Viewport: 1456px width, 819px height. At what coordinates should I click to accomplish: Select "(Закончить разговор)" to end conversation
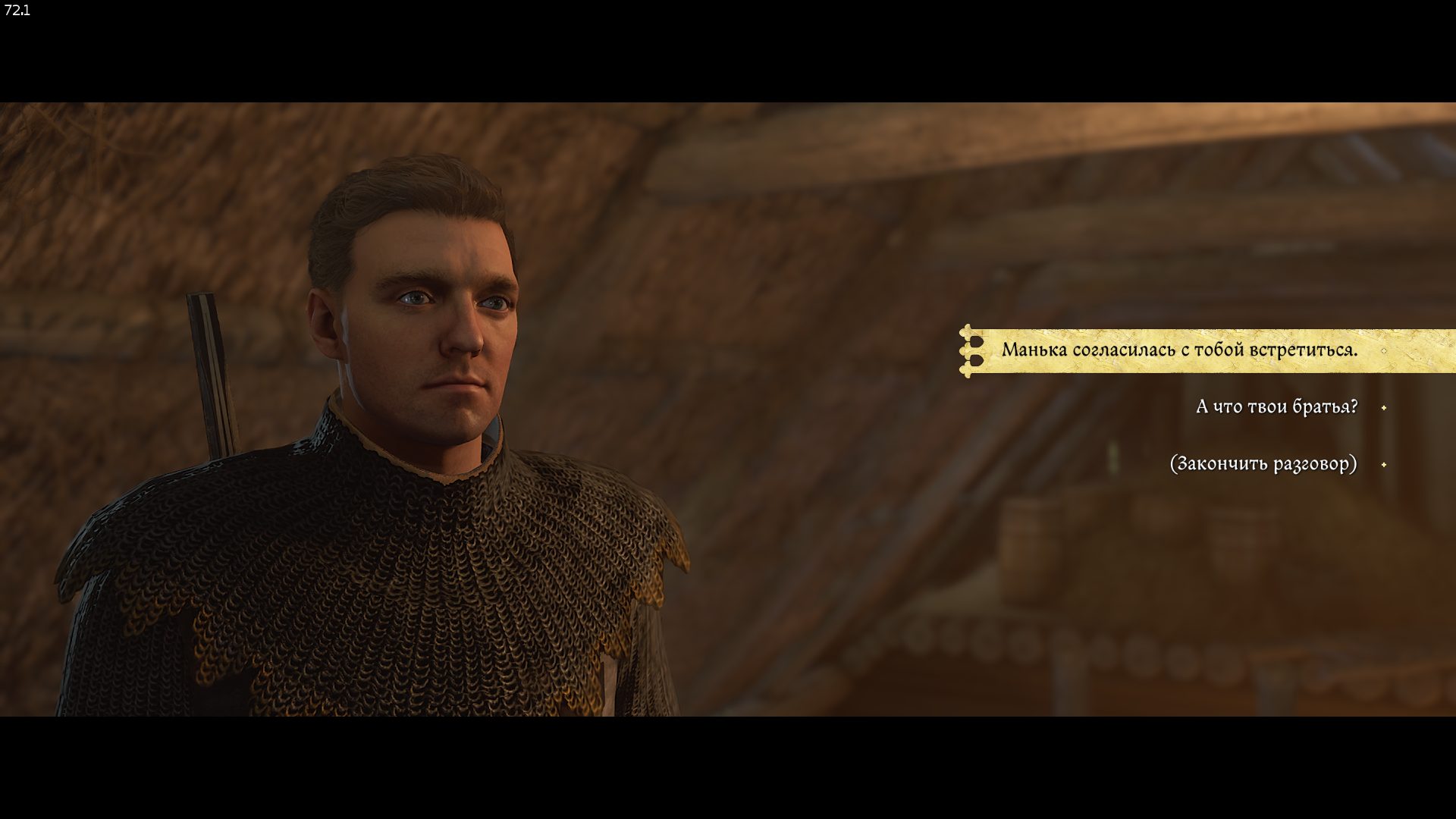1263,464
